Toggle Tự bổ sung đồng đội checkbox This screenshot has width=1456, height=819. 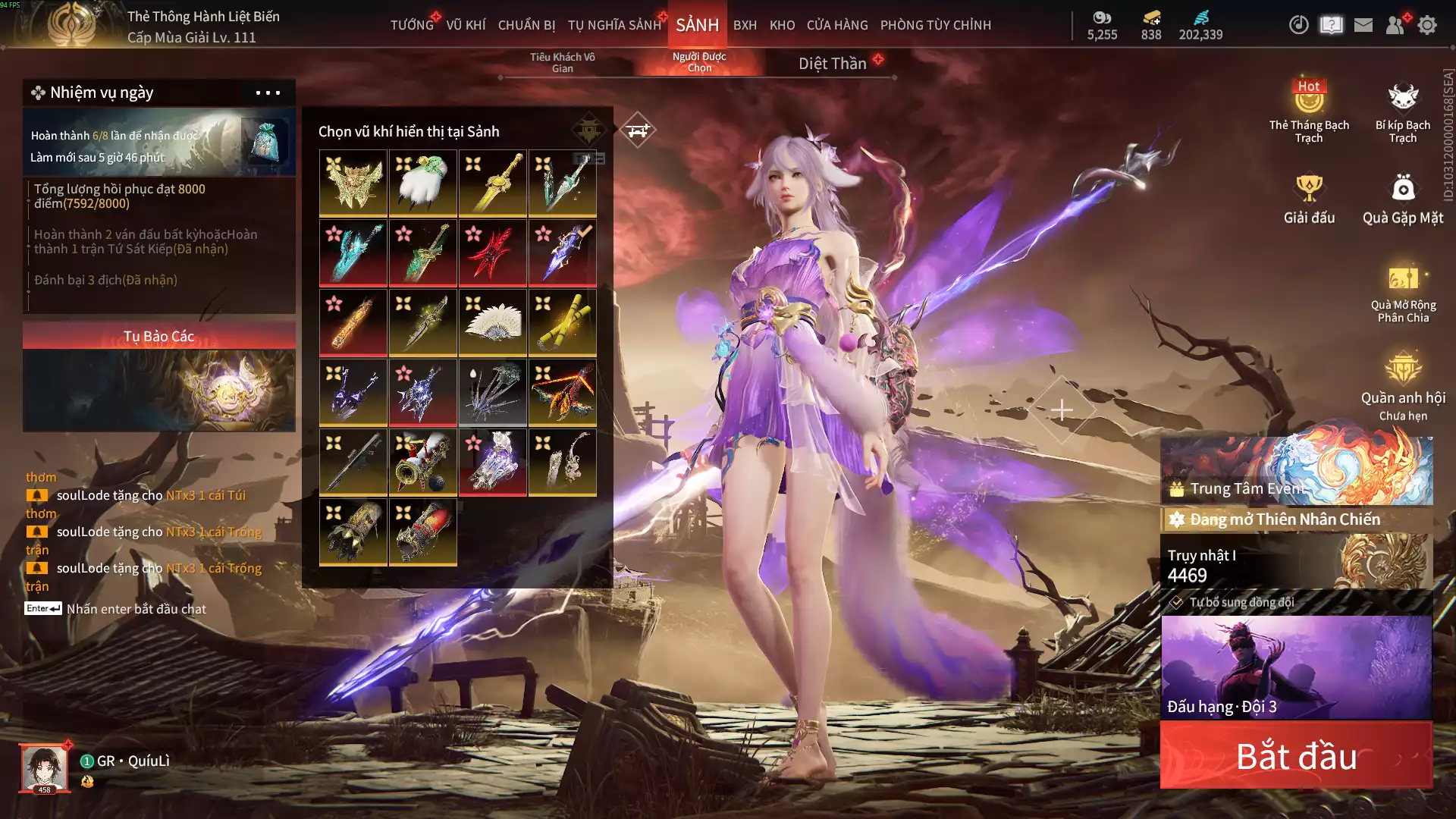[x=1176, y=602]
